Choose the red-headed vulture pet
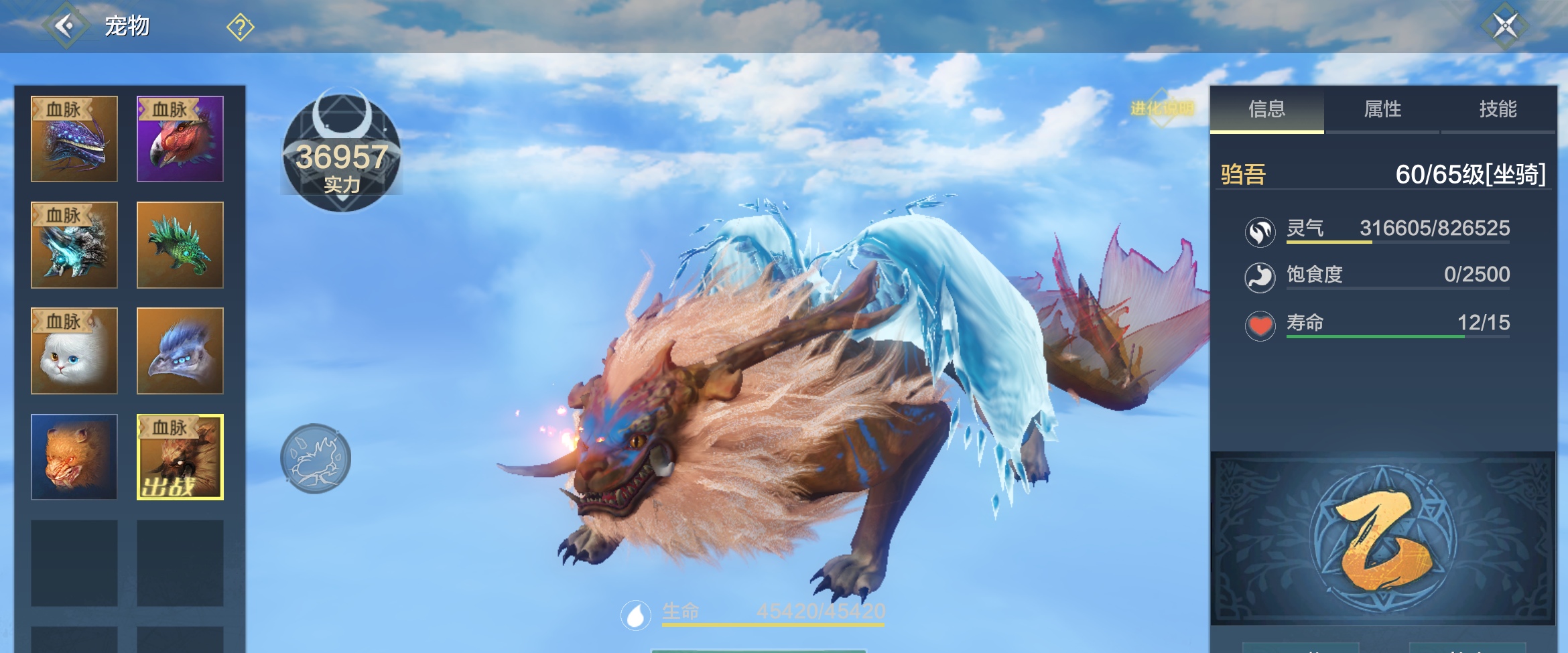Image resolution: width=1568 pixels, height=653 pixels. click(x=180, y=139)
